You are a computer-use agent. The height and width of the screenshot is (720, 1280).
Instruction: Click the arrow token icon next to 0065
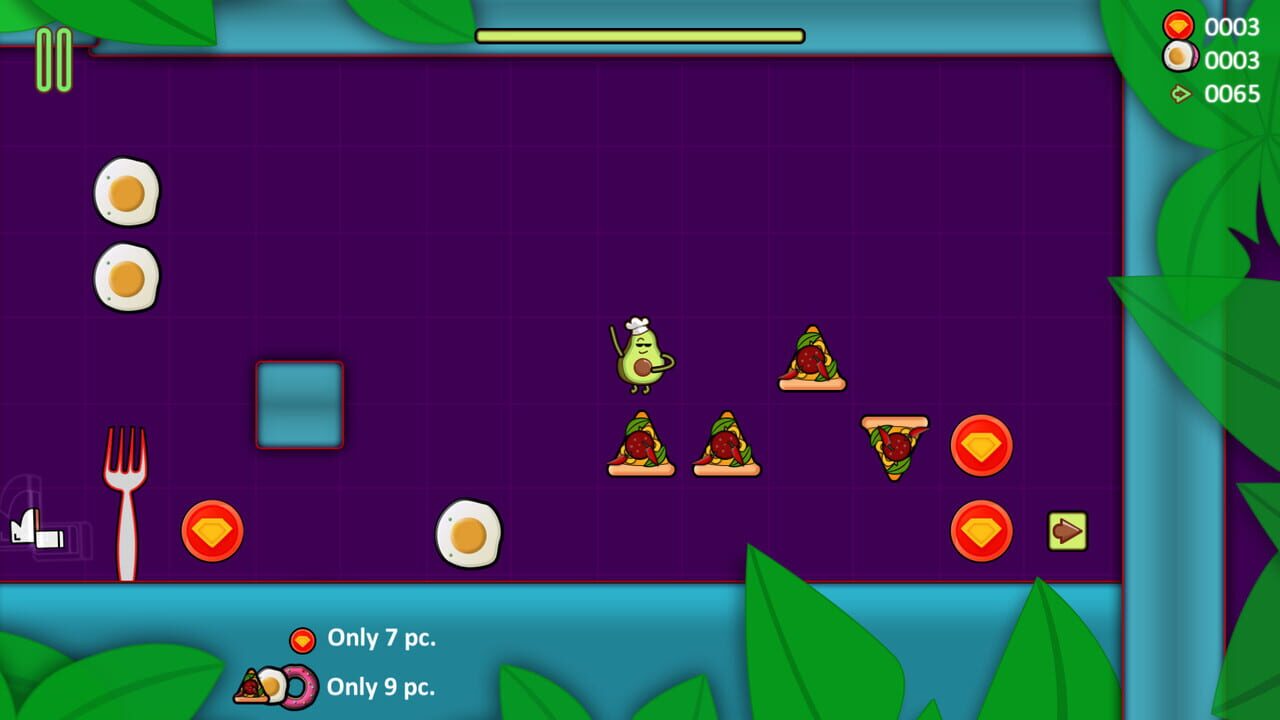pyautogui.click(x=1180, y=94)
